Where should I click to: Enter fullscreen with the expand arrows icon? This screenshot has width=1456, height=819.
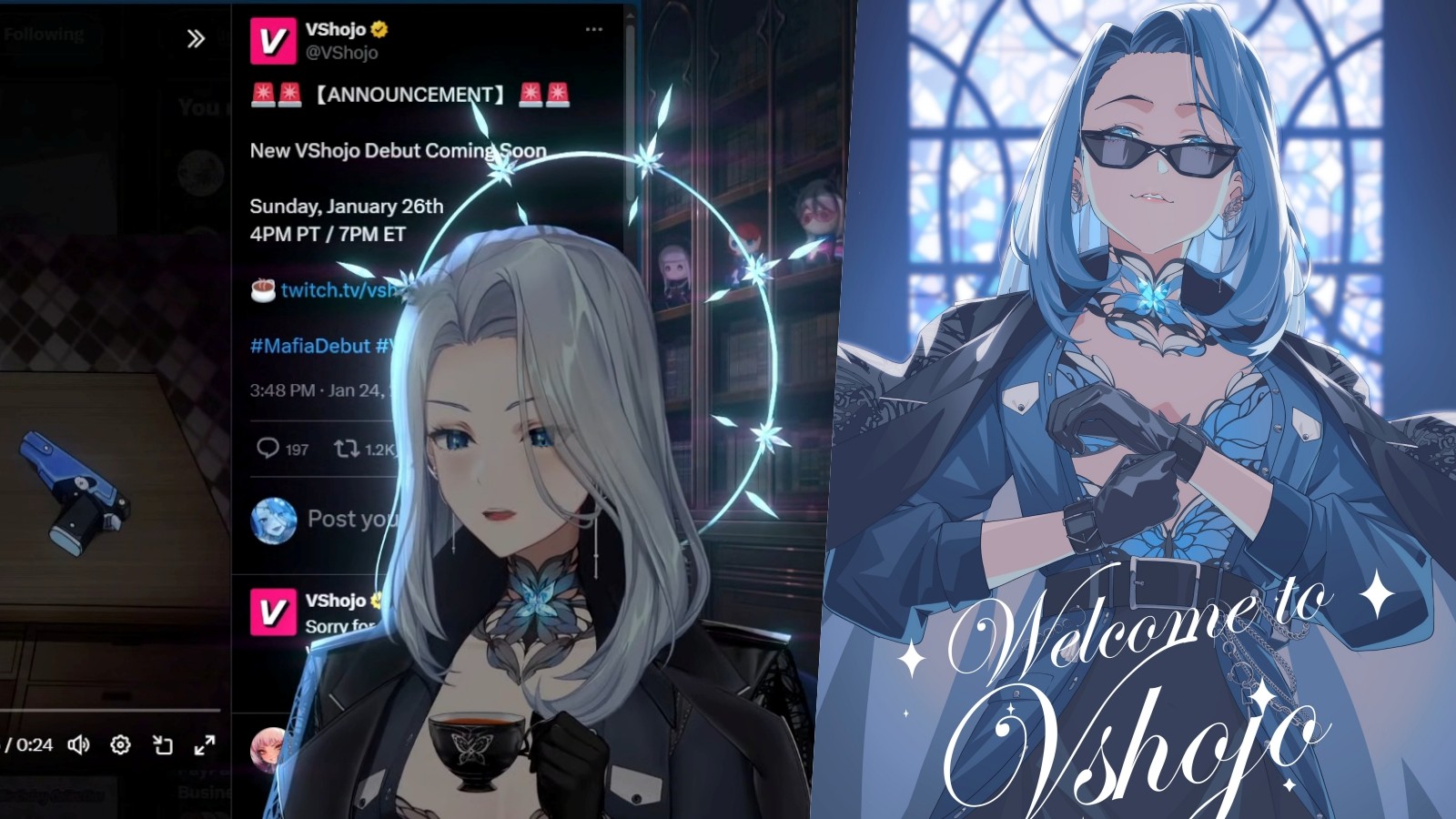click(x=202, y=744)
